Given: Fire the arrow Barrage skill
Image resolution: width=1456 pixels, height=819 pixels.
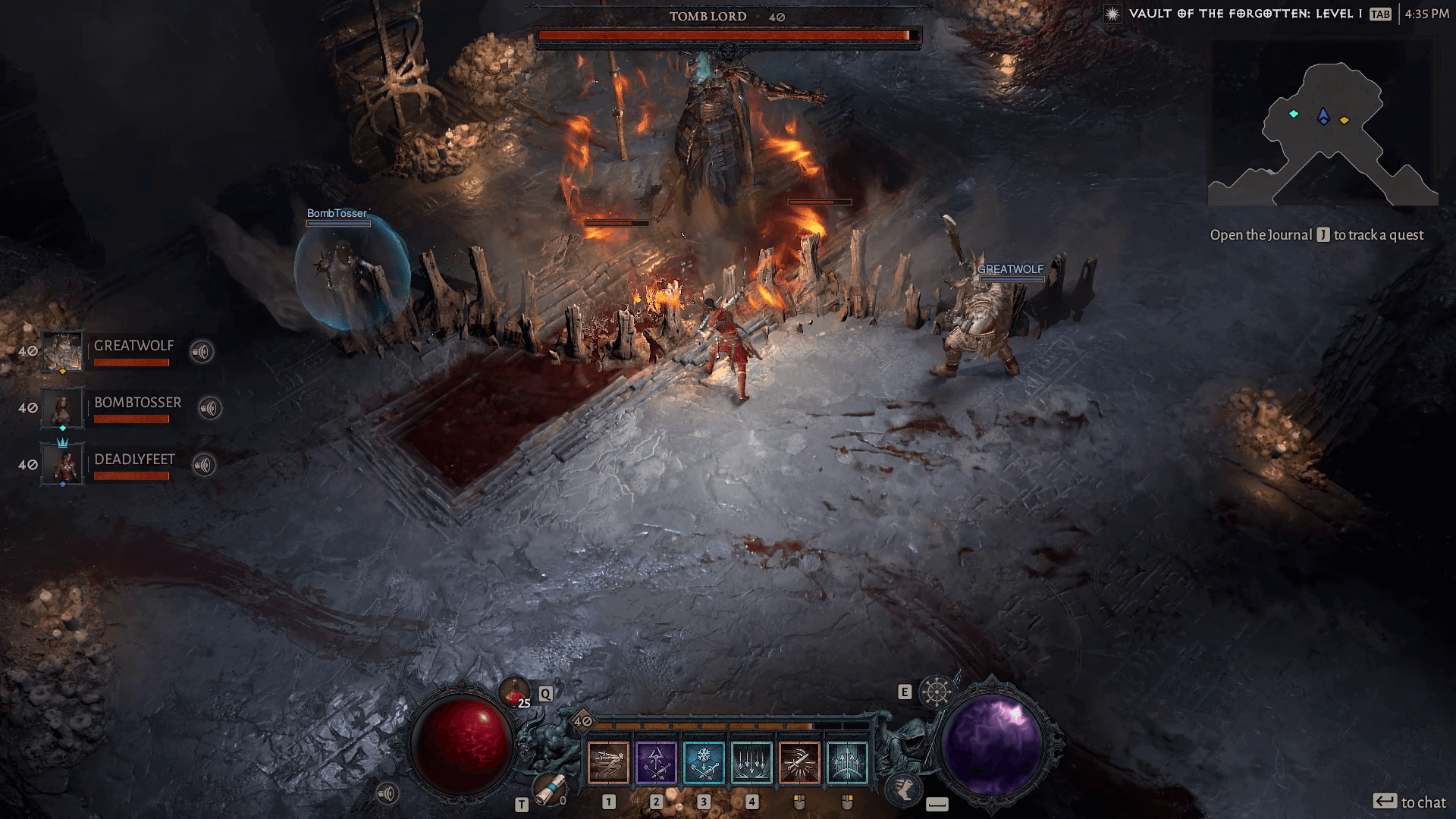Looking at the screenshot, I should click(847, 762).
